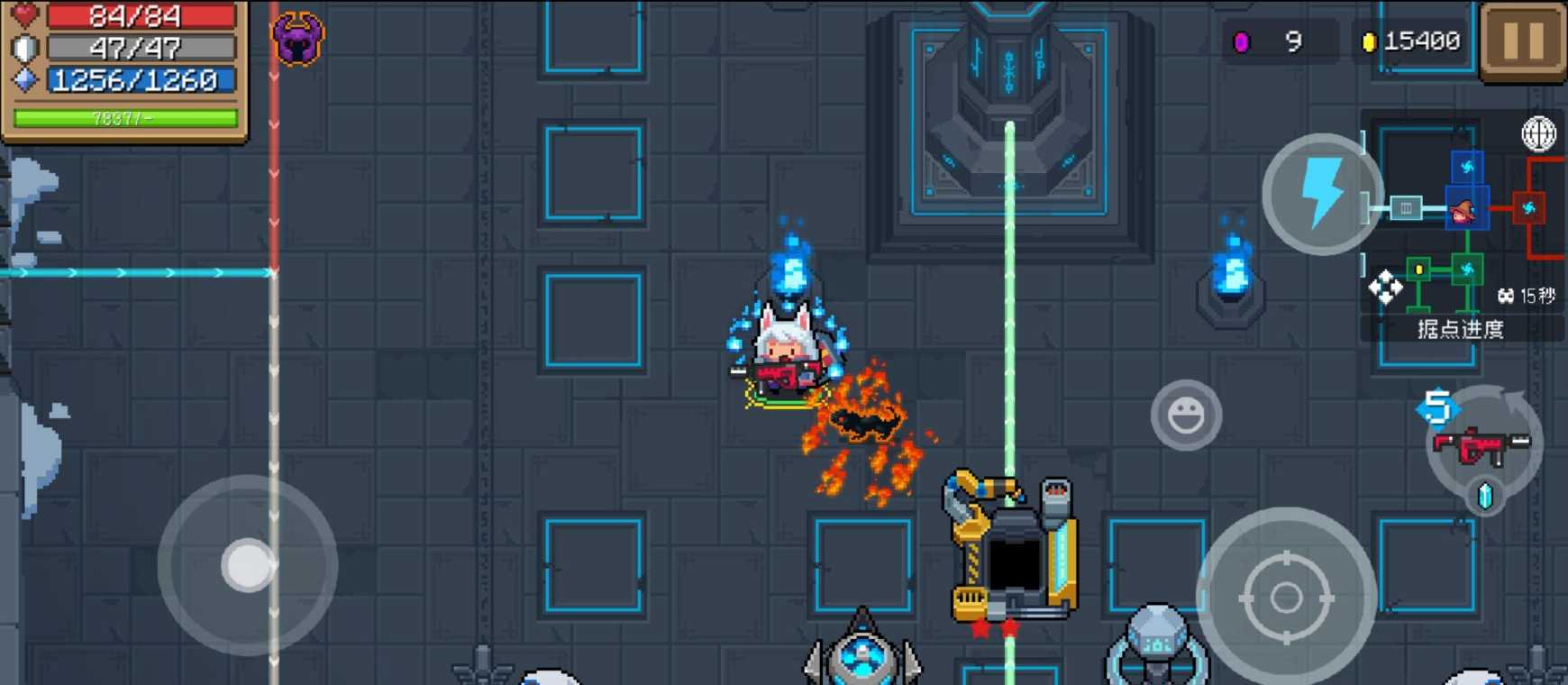1568x685 pixels.
Task: Select the purple horned helmet buff icon
Action: 297,39
